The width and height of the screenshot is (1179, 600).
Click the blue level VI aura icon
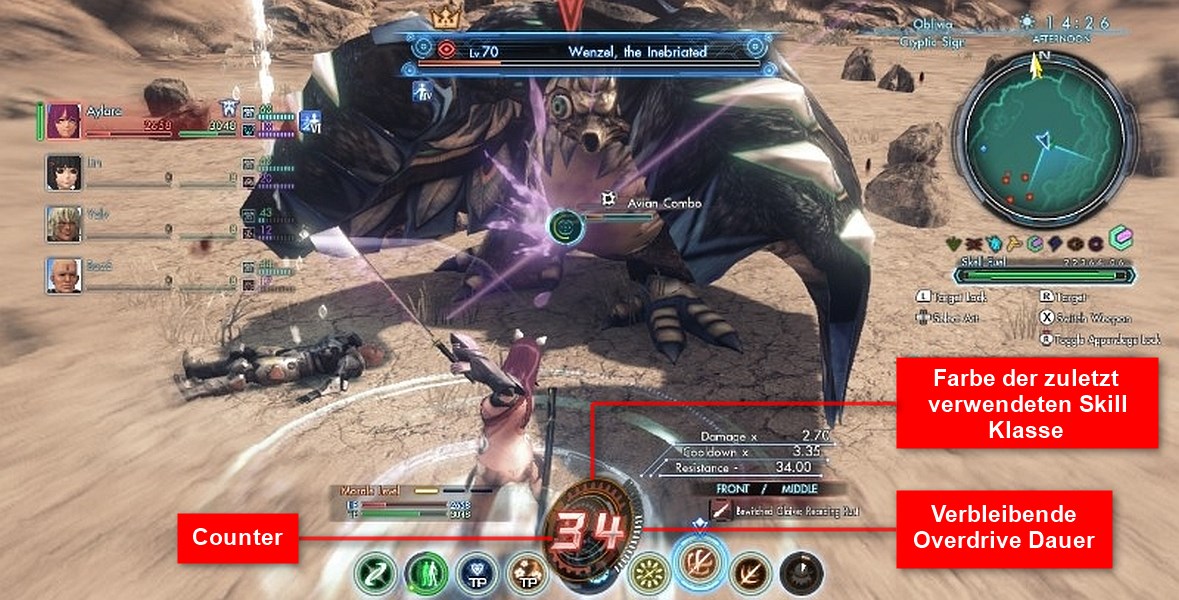[x=313, y=120]
